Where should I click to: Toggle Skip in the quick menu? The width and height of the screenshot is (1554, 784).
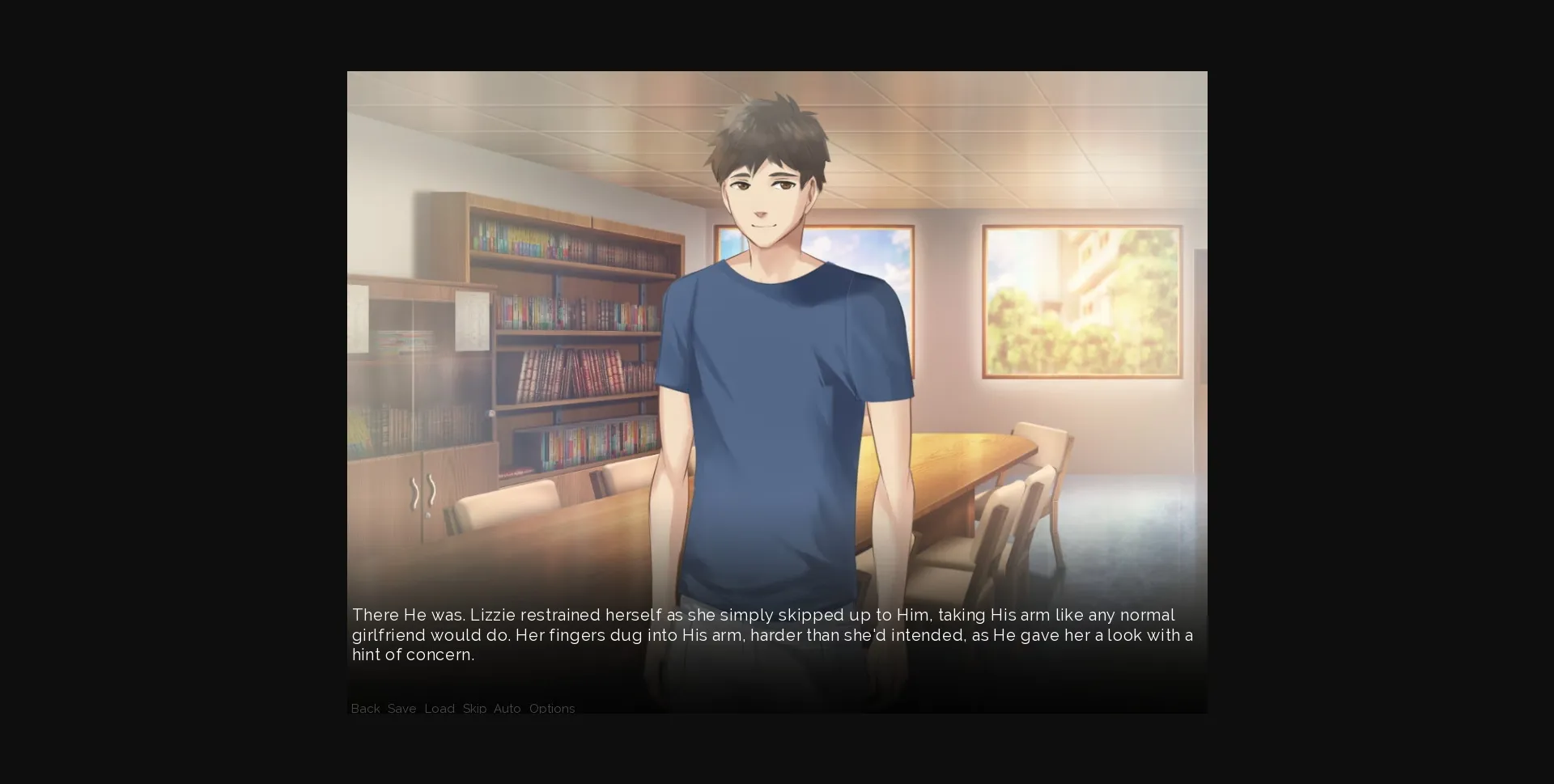(x=474, y=709)
